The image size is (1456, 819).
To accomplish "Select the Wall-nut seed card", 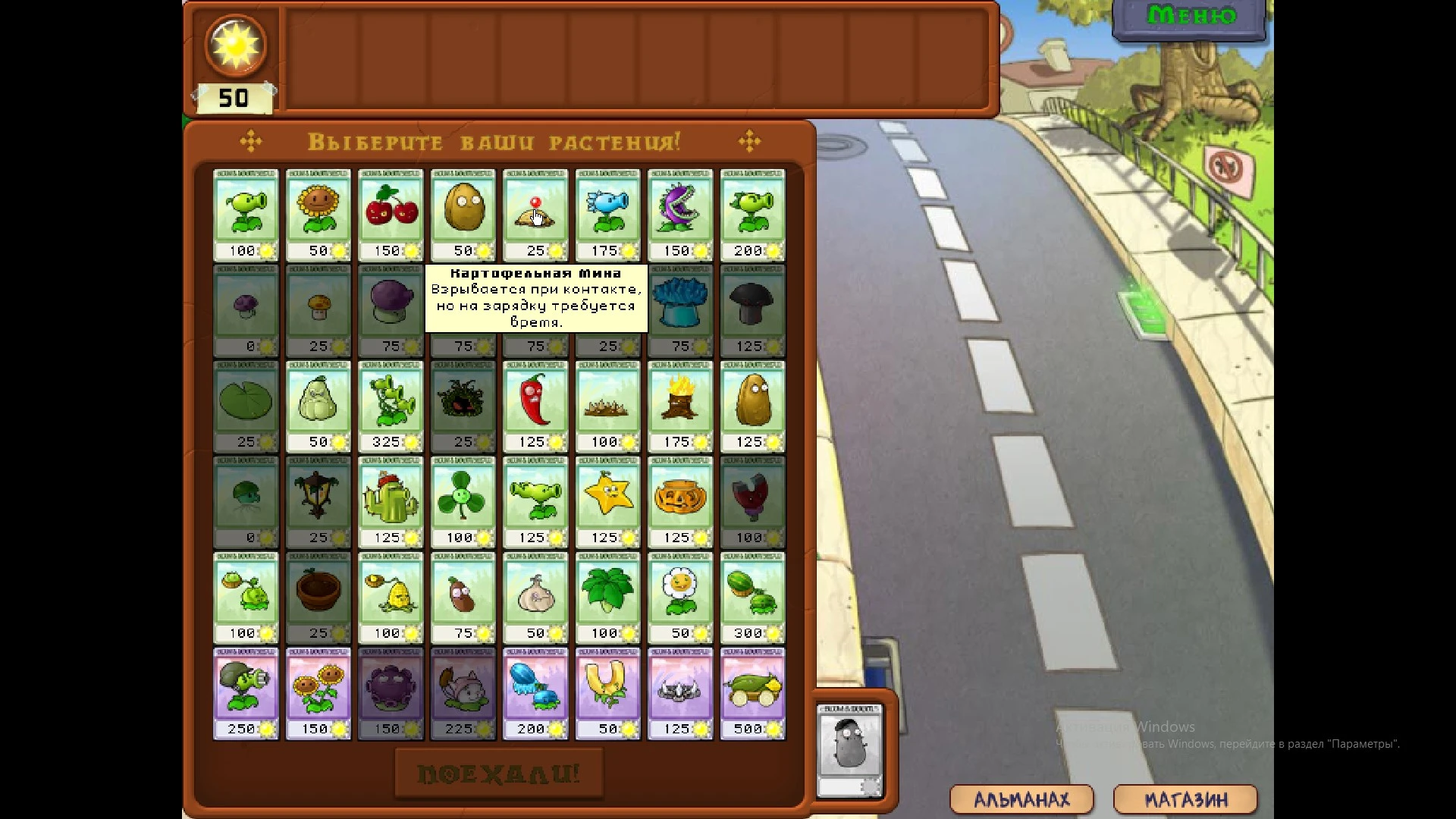I will tap(463, 211).
